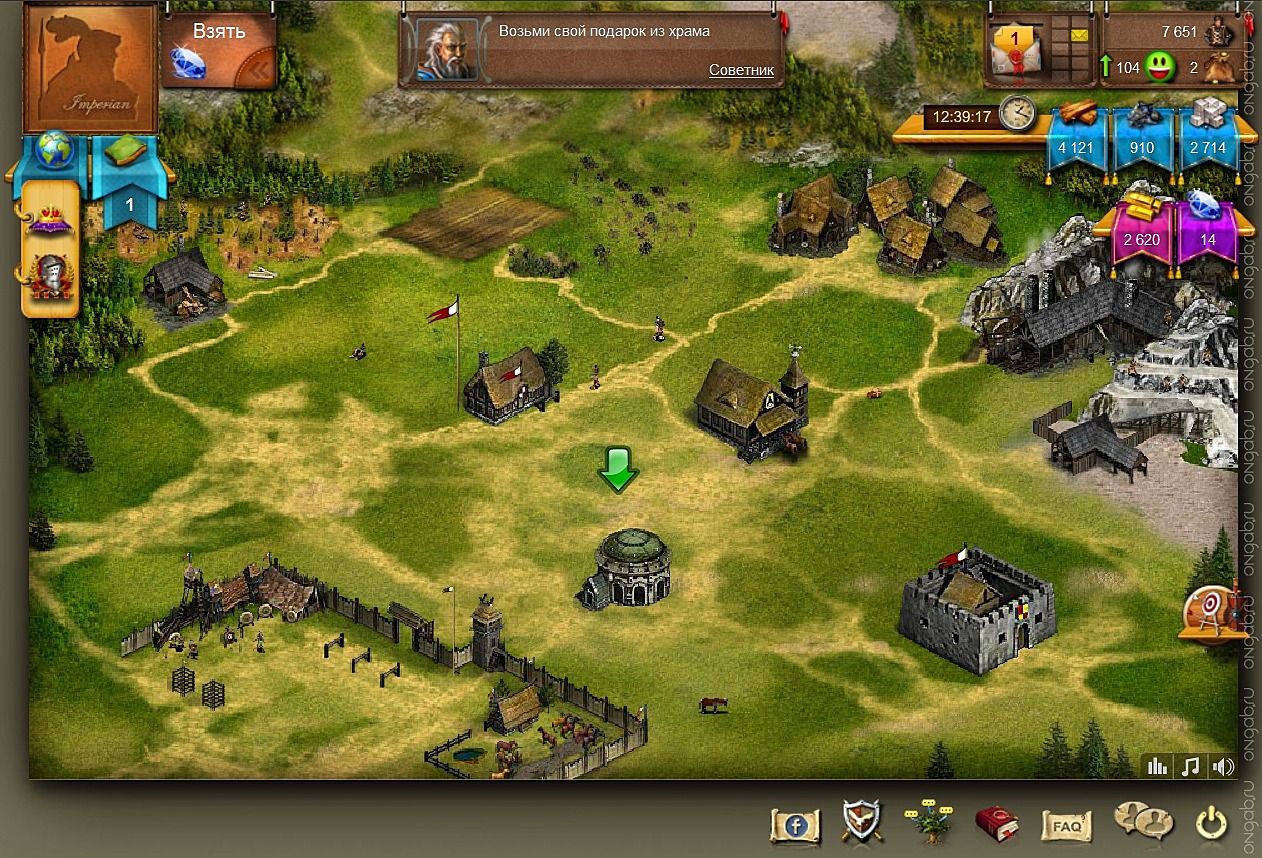The width and height of the screenshot is (1262, 858).
Task: Open the knight helmet with laurels menu
Action: [x=49, y=277]
